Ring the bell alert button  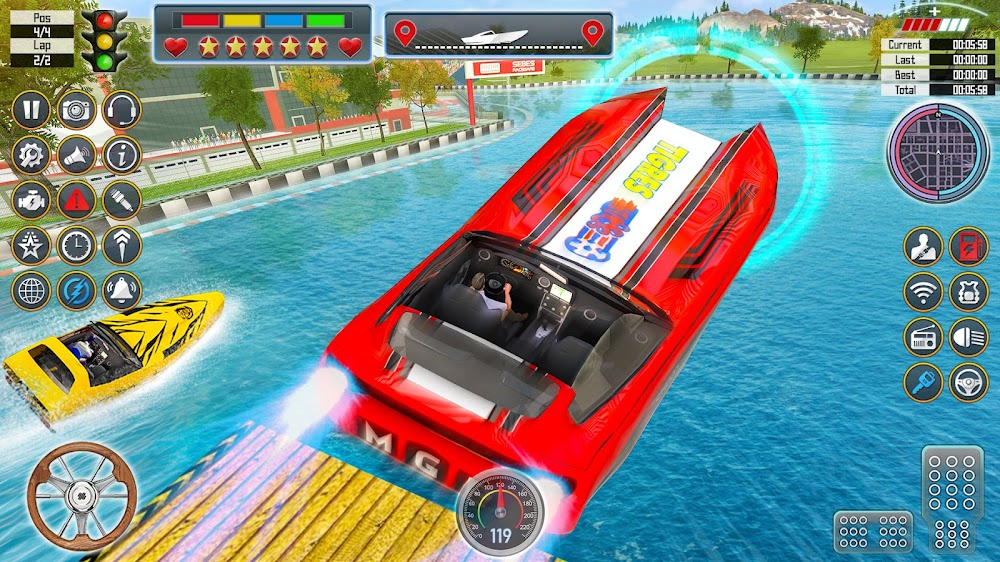pyautogui.click(x=122, y=290)
